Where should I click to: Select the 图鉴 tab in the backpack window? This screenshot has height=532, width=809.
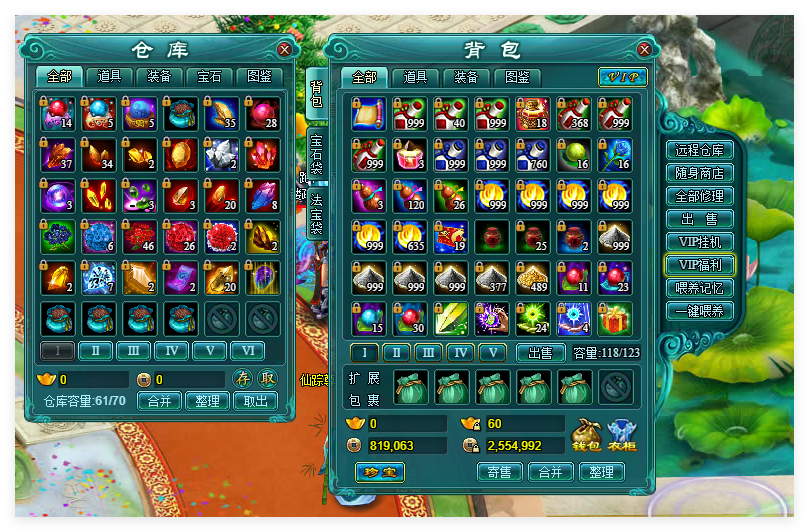coord(517,77)
